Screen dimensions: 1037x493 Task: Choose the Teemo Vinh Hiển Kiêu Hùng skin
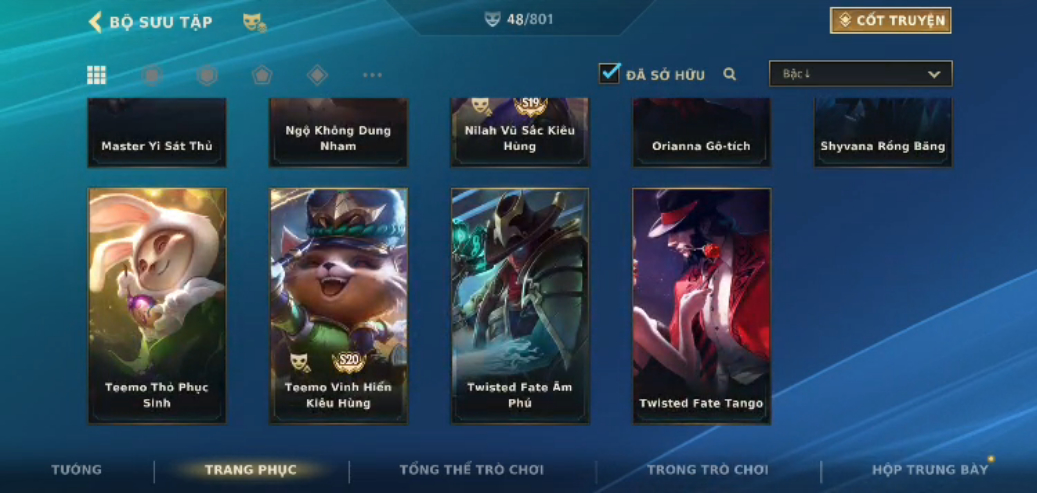tap(338, 305)
